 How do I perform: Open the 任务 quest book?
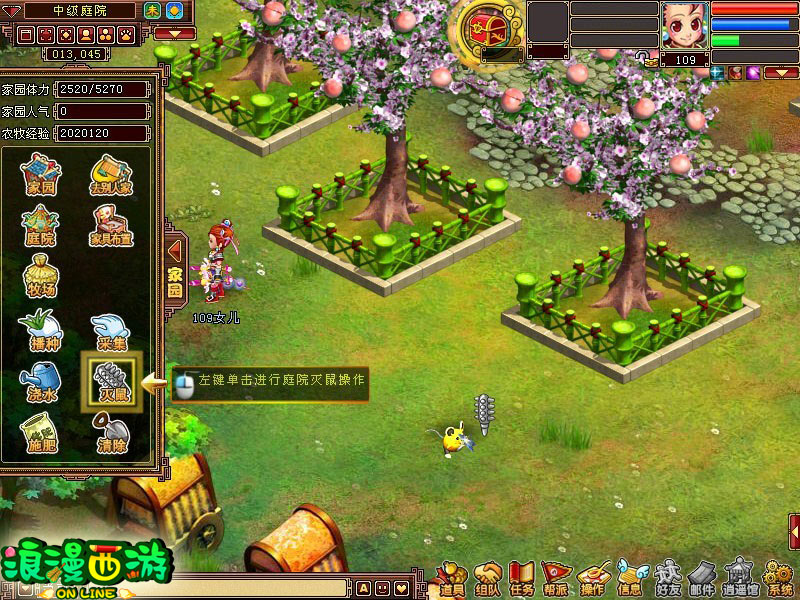pyautogui.click(x=522, y=577)
